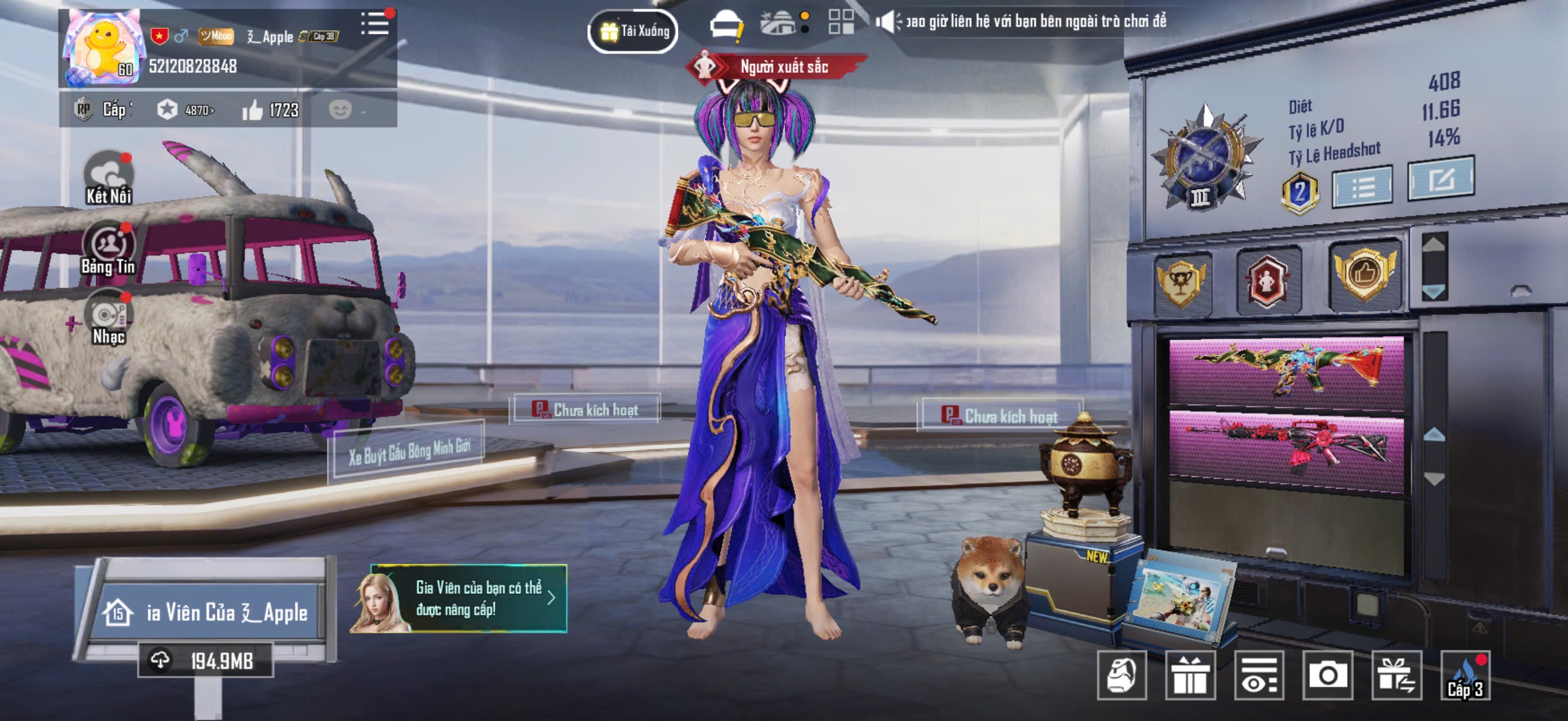Screen dimensions: 1568x721
Task: Click the helmet icon with exclamation mark
Action: (x=727, y=26)
